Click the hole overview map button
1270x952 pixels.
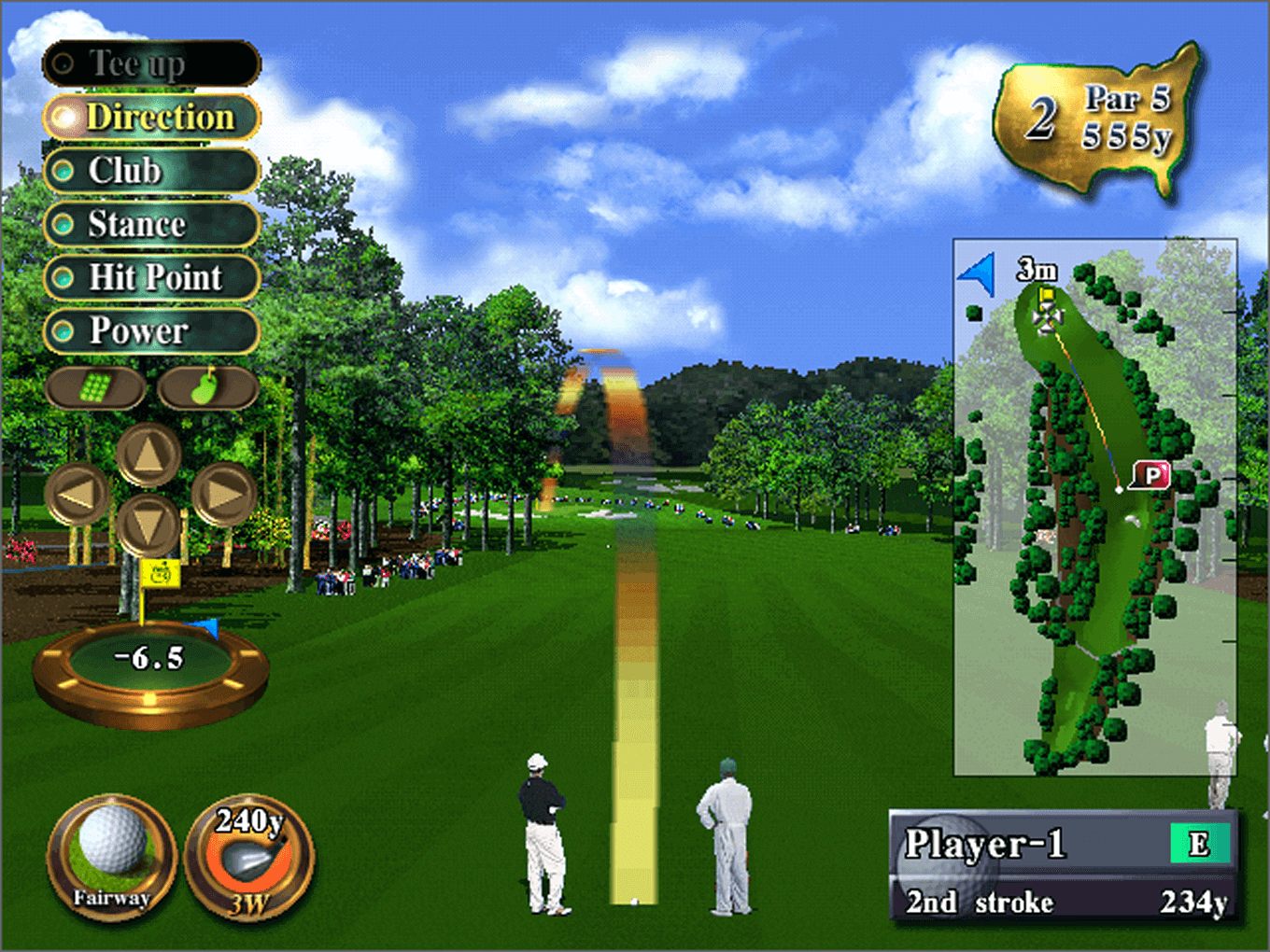(x=206, y=387)
